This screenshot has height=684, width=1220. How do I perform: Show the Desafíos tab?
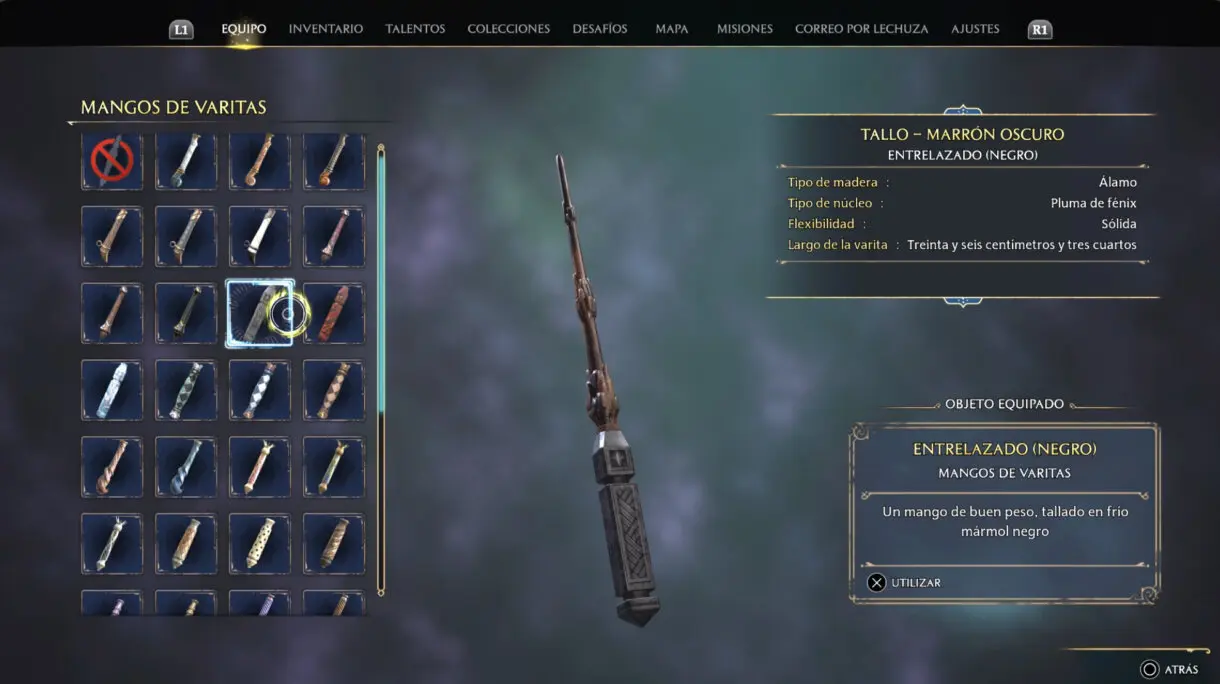600,29
